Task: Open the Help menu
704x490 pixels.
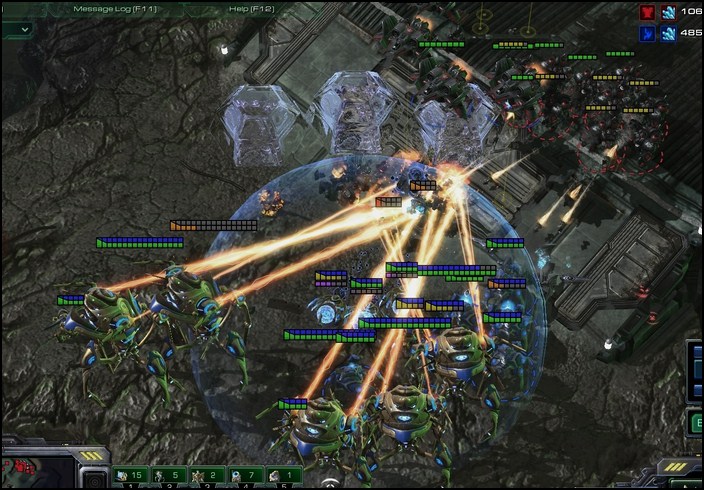Action: click(252, 9)
